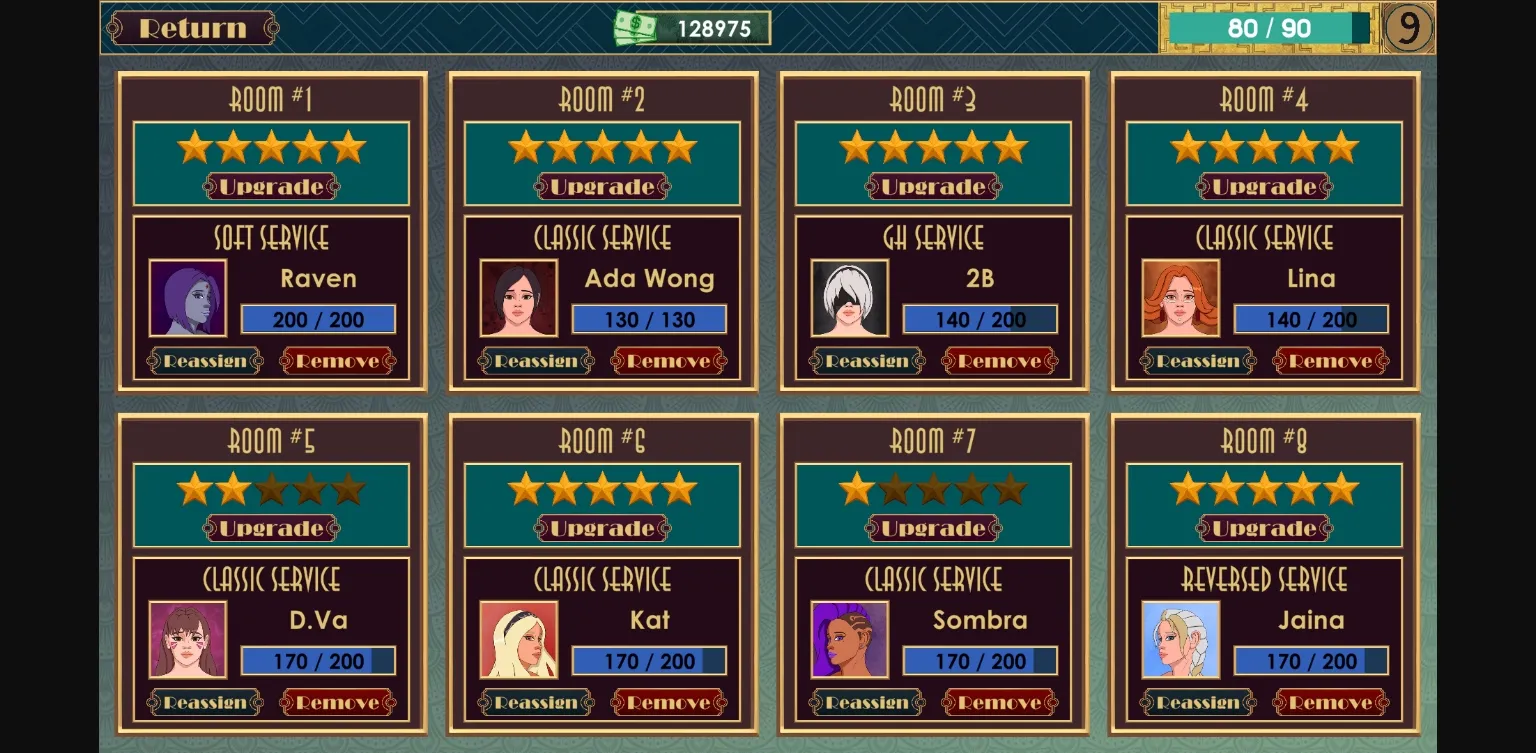Remove Lina from Room #4
The image size is (1536, 753).
coord(1331,361)
